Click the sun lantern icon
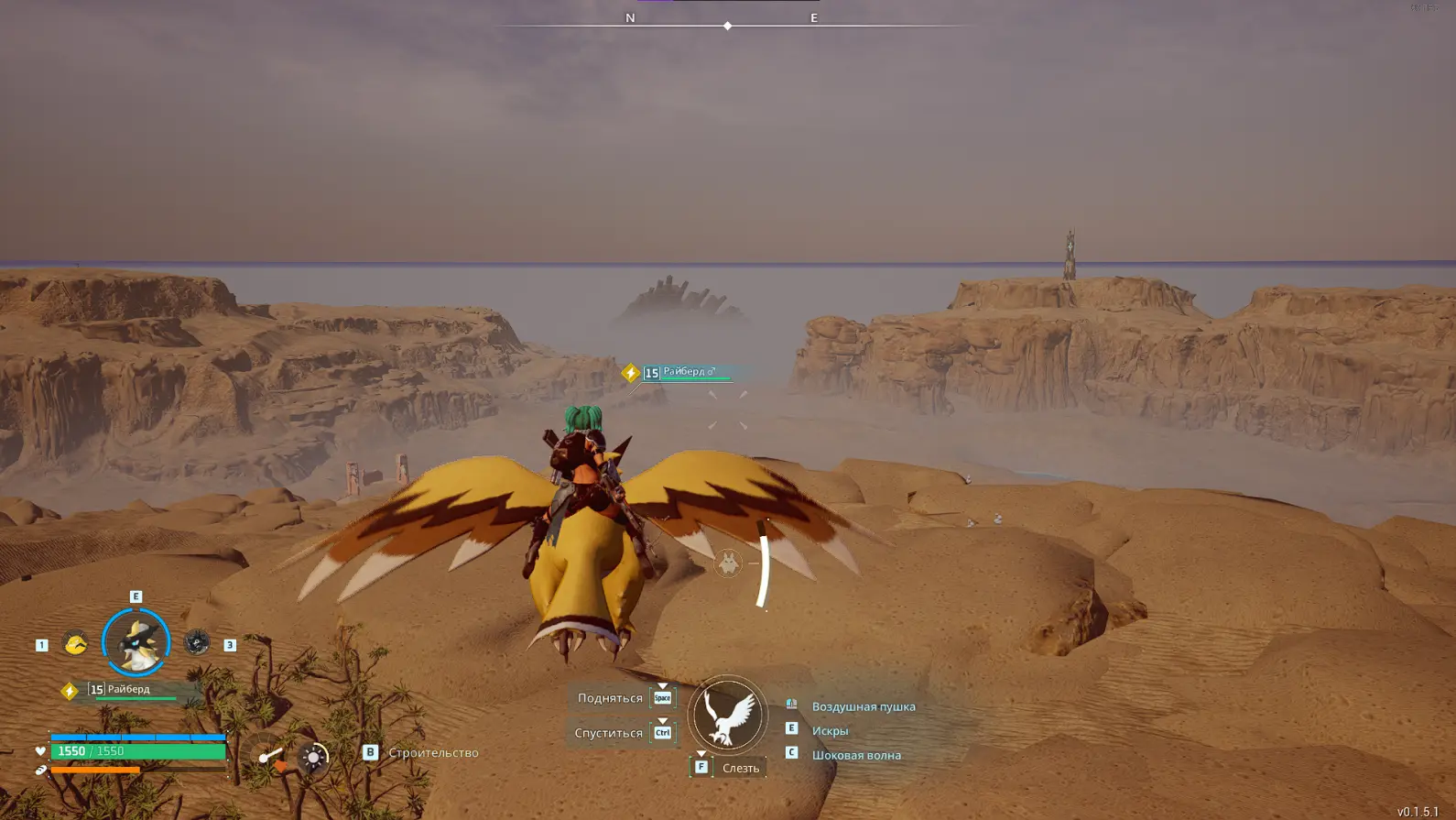Screen dimensions: 1456x820 point(313,758)
